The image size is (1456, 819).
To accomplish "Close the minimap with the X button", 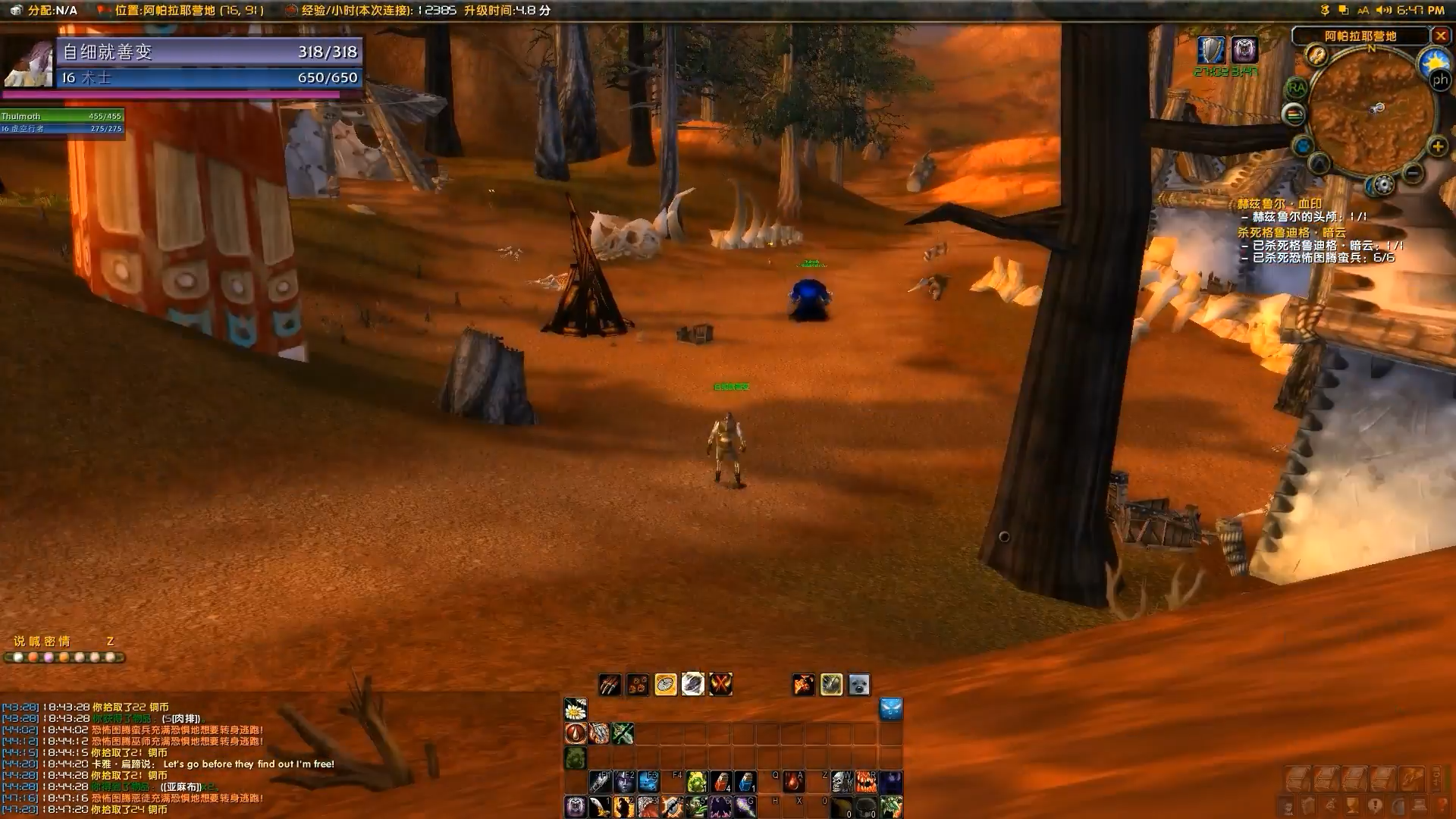I will tap(1440, 36).
